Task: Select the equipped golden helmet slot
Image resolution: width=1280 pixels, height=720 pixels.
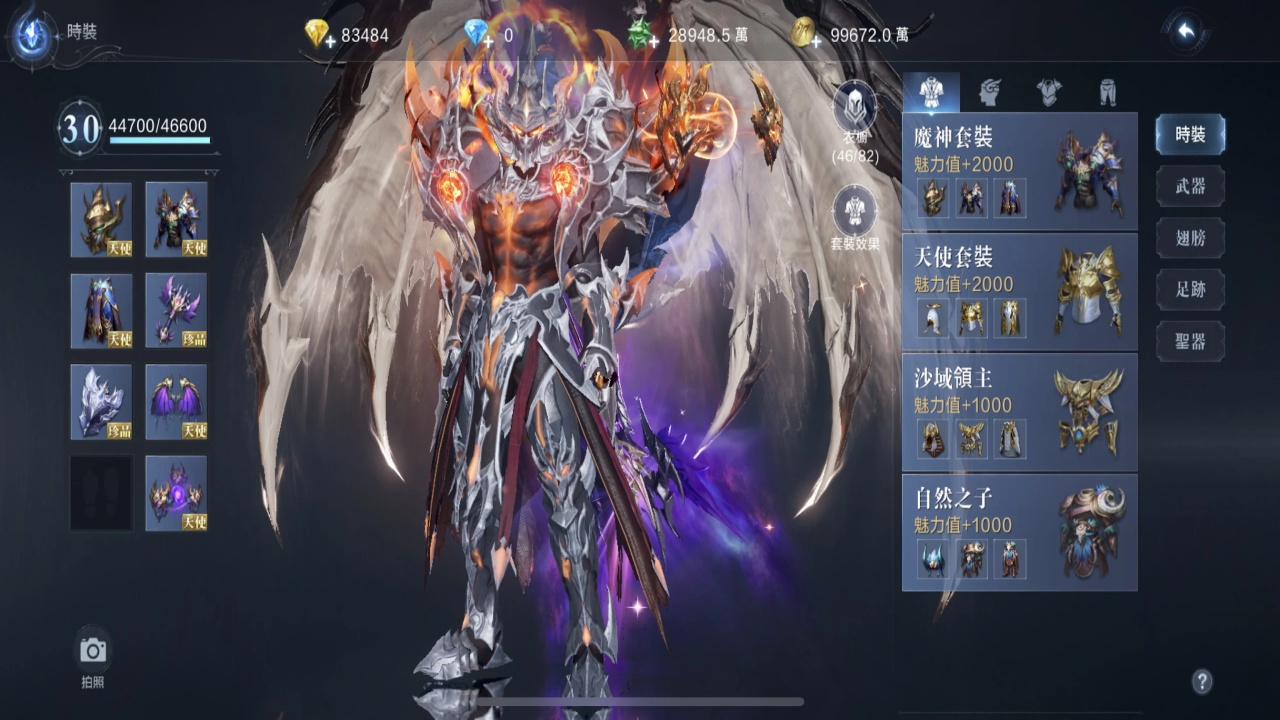Action: point(101,219)
